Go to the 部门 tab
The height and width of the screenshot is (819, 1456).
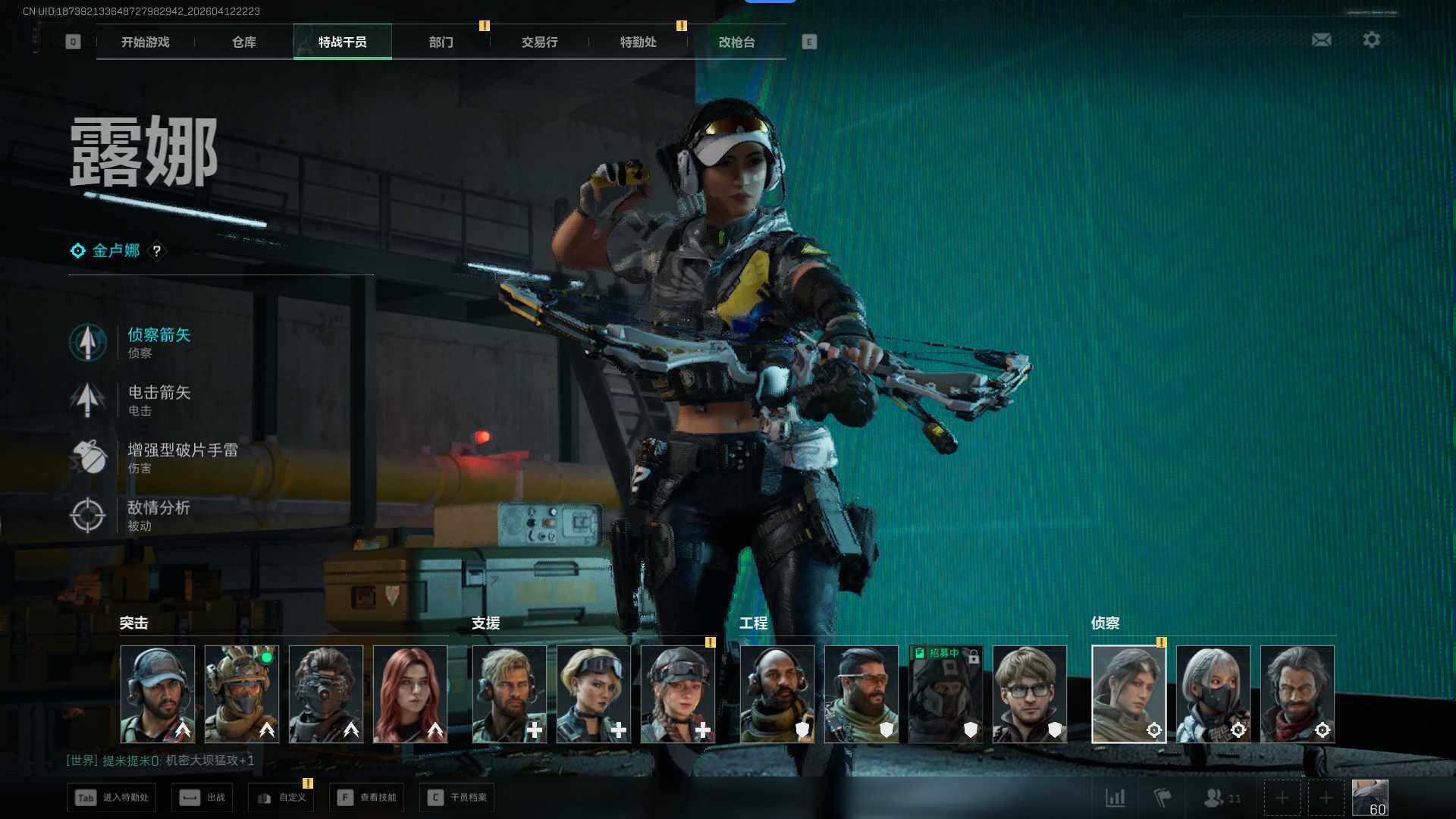click(x=441, y=42)
